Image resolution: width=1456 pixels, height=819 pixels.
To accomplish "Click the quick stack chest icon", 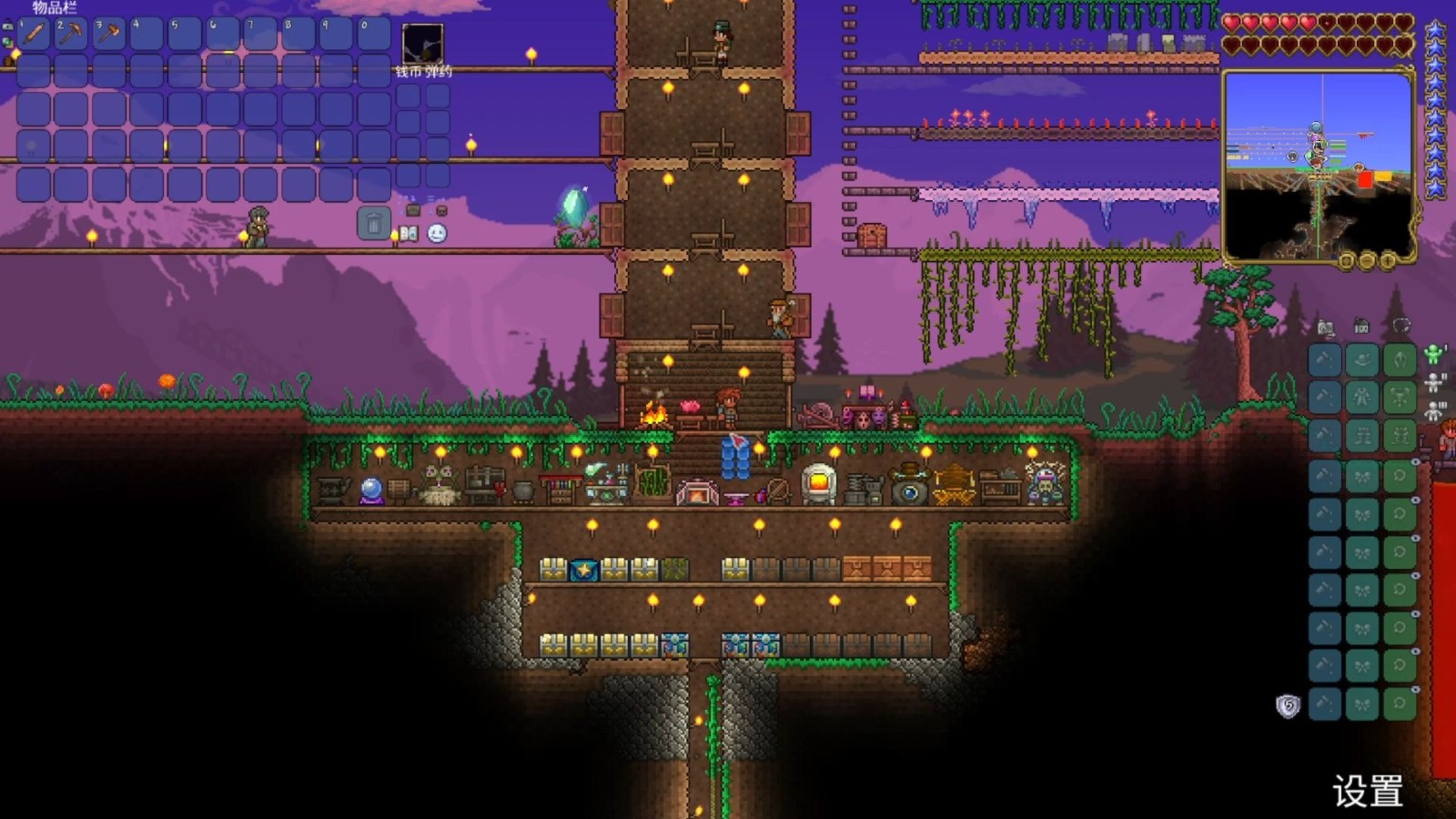I will [413, 210].
